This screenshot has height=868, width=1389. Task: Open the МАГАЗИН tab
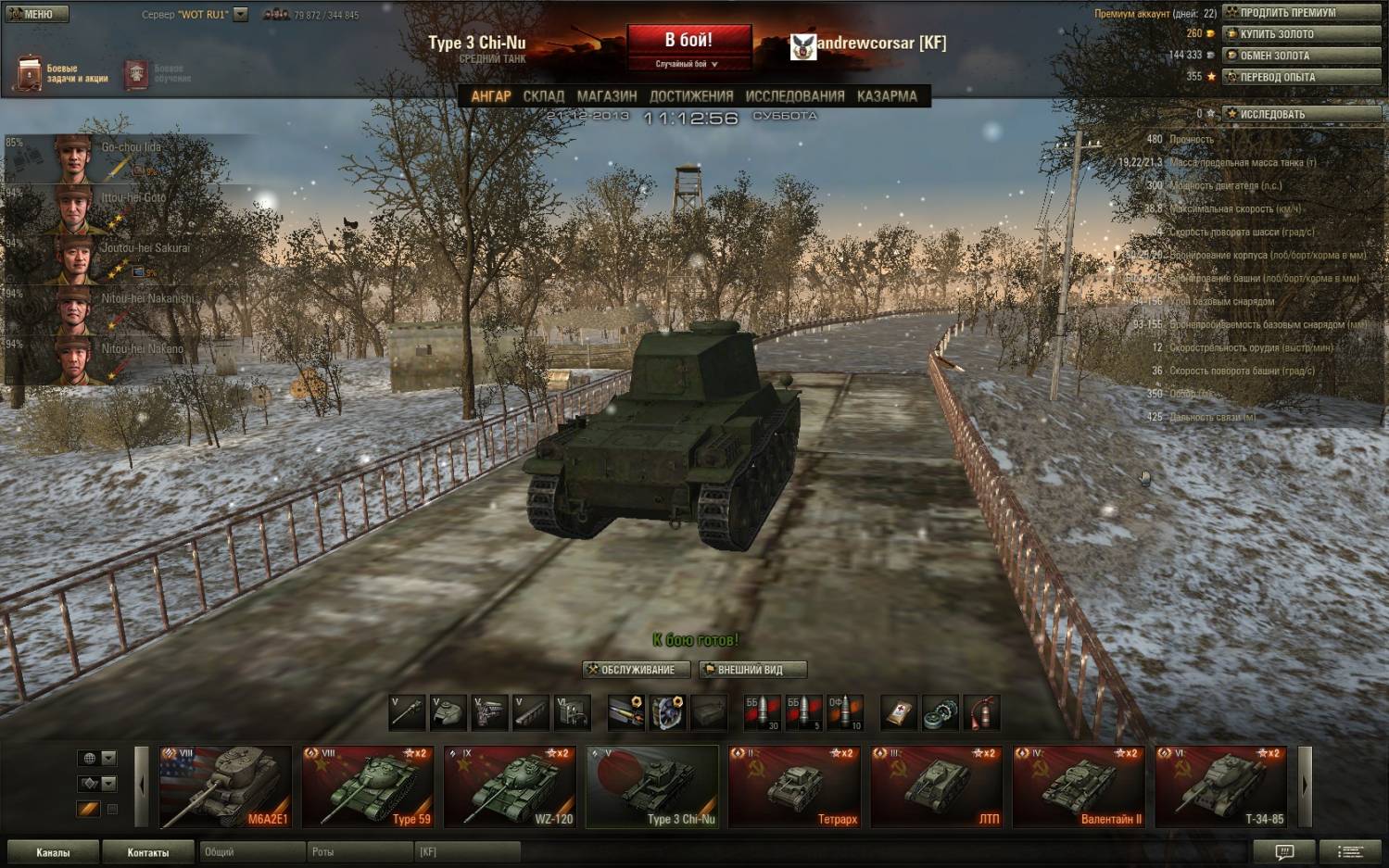[x=607, y=96]
